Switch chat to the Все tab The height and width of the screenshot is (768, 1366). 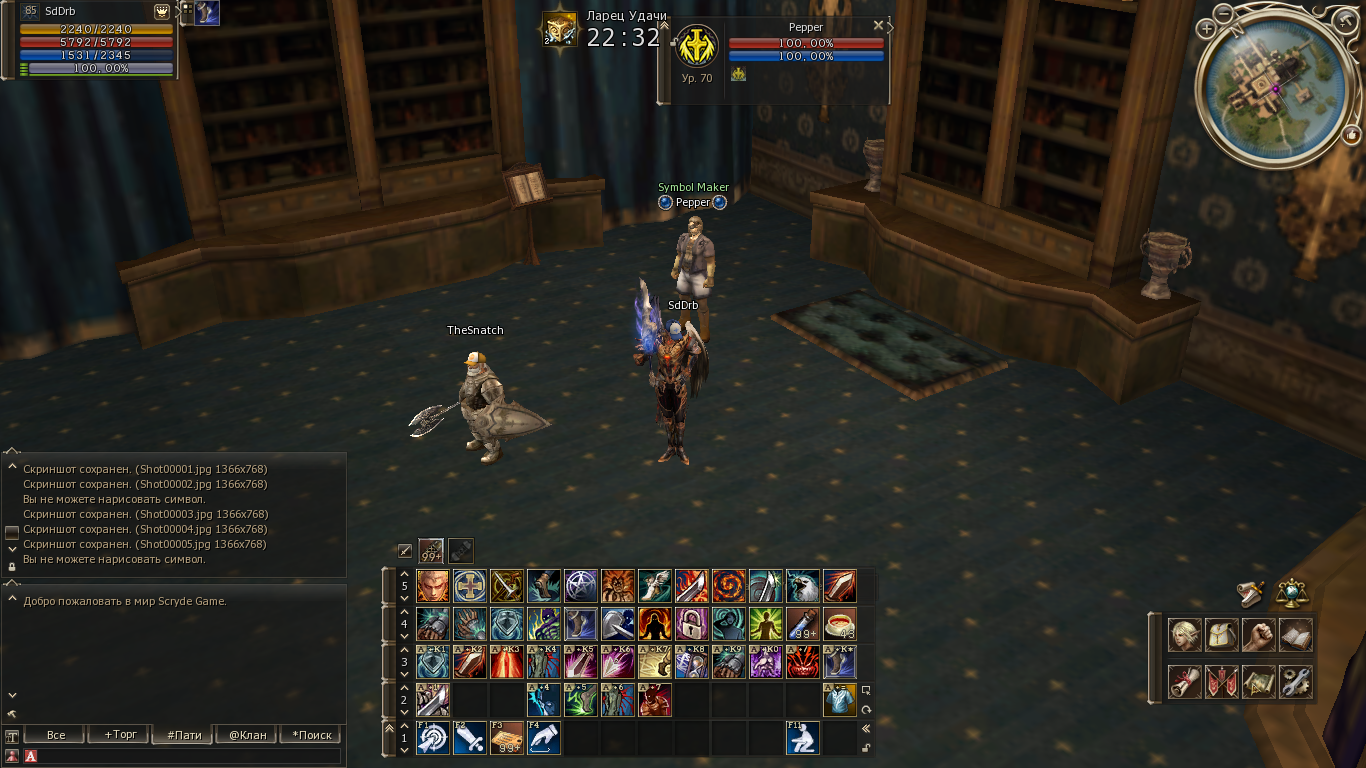(x=56, y=735)
